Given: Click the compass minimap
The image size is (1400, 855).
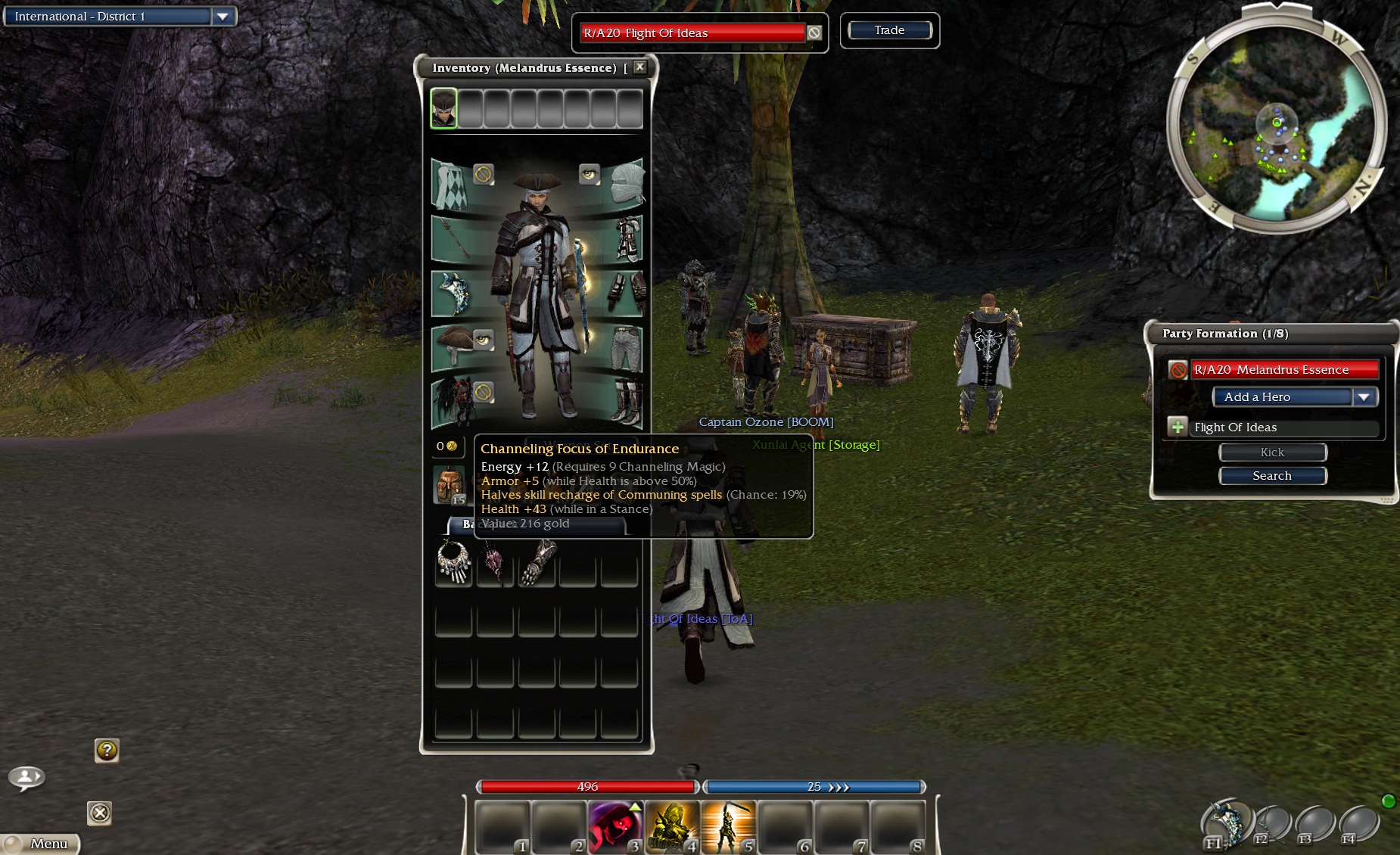Looking at the screenshot, I should pyautogui.click(x=1277, y=123).
